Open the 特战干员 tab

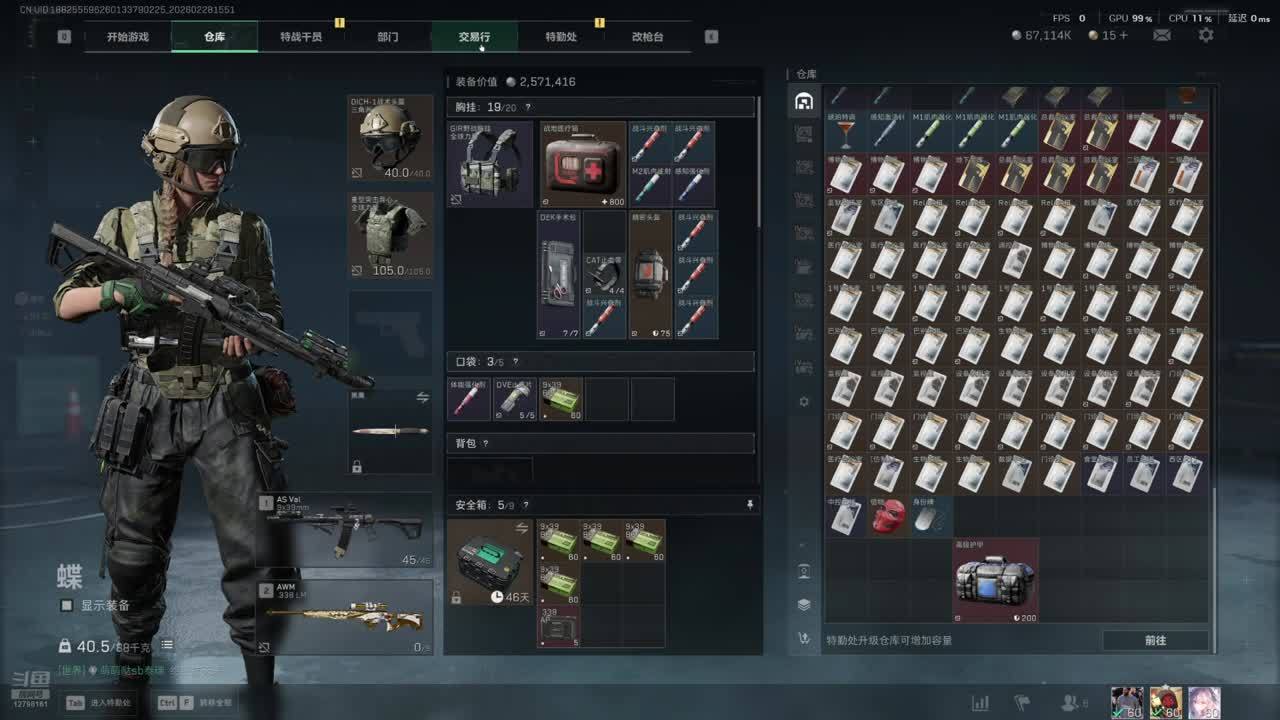[301, 37]
